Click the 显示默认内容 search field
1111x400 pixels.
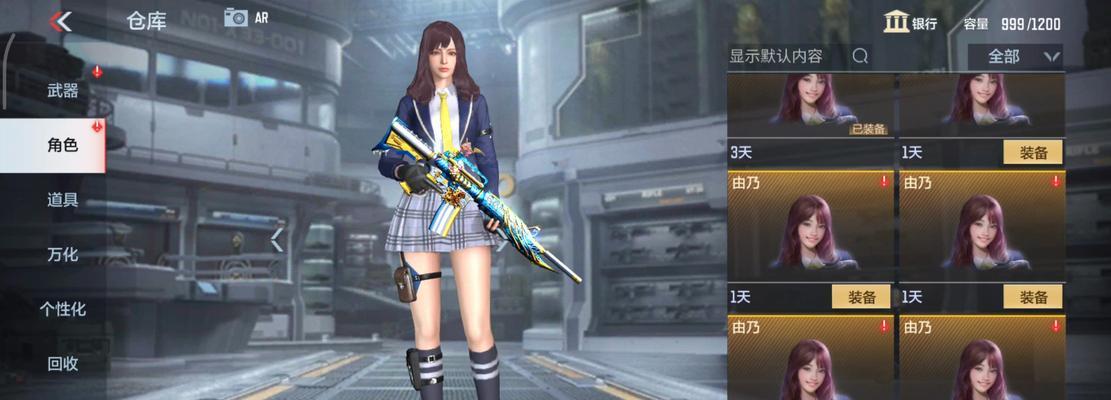click(x=787, y=57)
